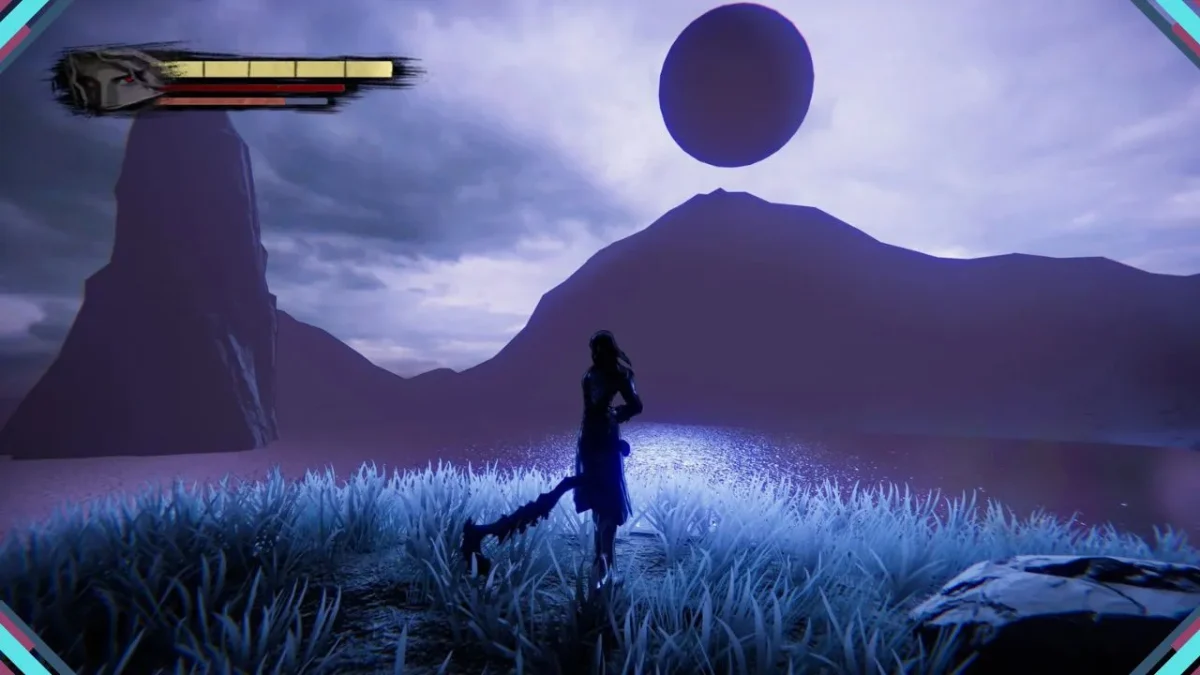The height and width of the screenshot is (675, 1200).
Task: Click the character face portrait beside the health bar
Action: pos(112,80)
